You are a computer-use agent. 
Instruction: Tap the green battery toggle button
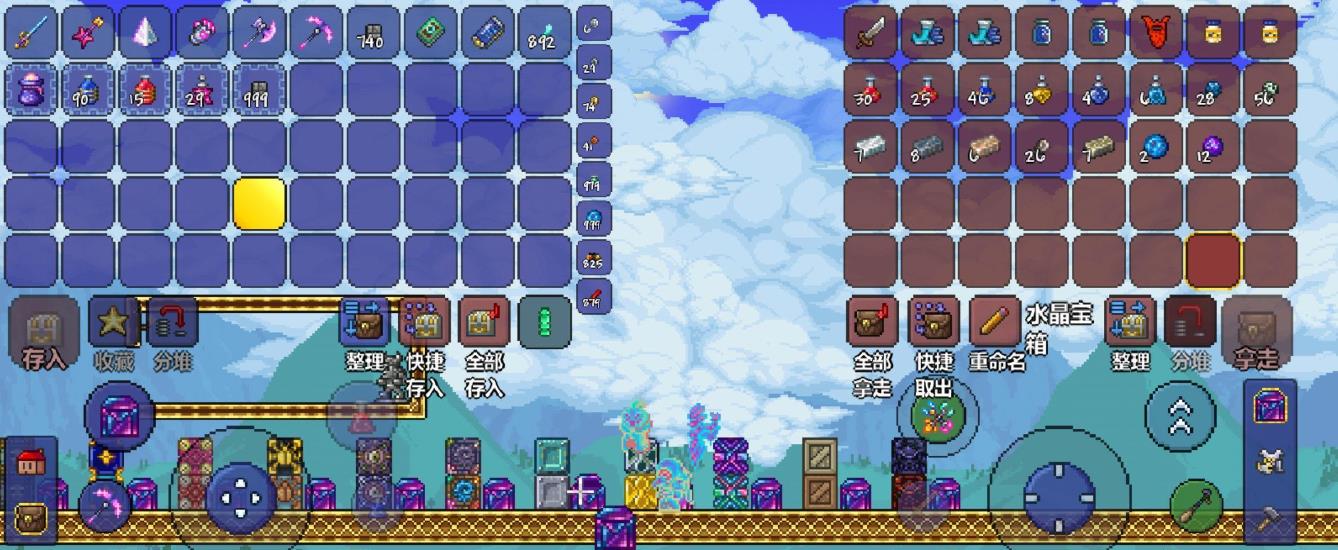545,322
